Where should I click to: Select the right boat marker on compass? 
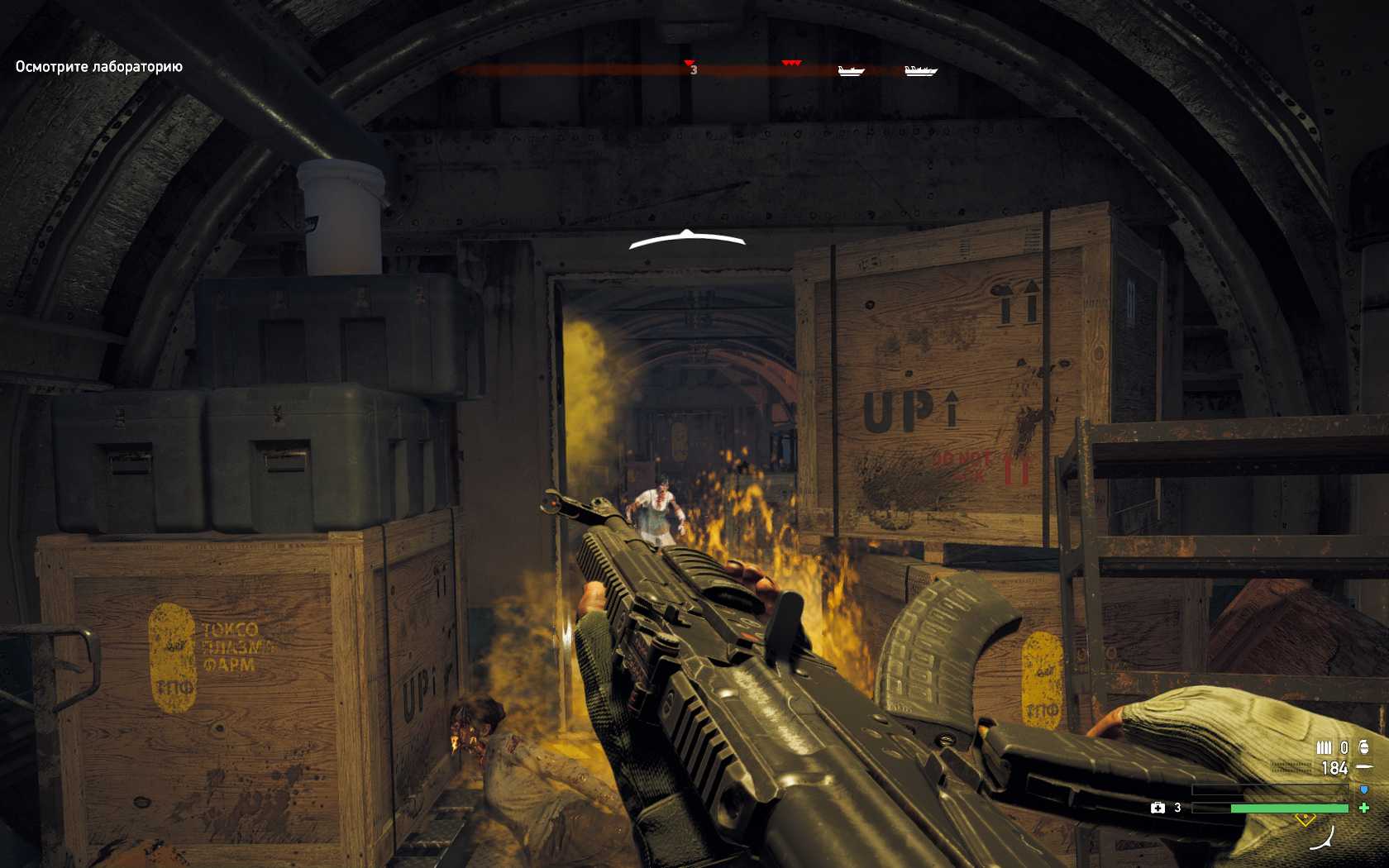pyautogui.click(x=920, y=71)
